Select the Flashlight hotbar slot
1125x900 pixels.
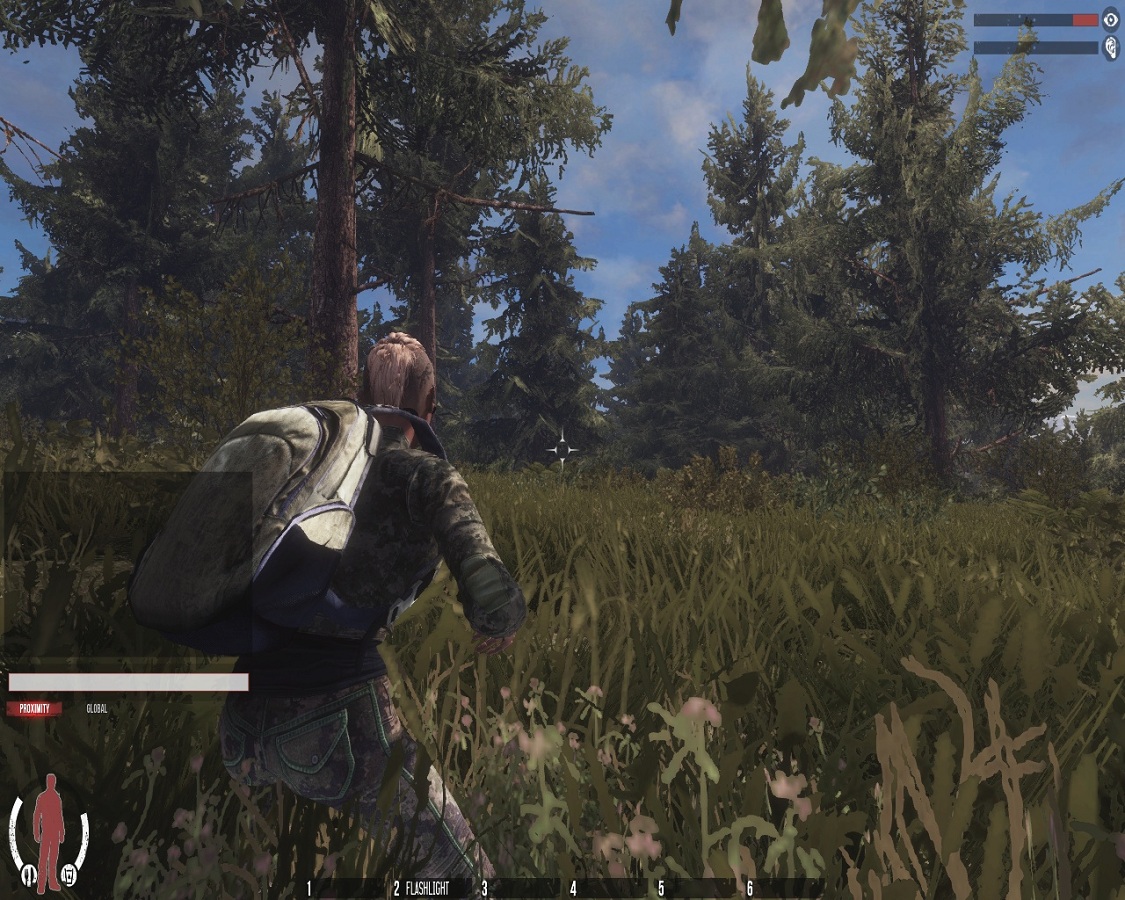coord(427,888)
